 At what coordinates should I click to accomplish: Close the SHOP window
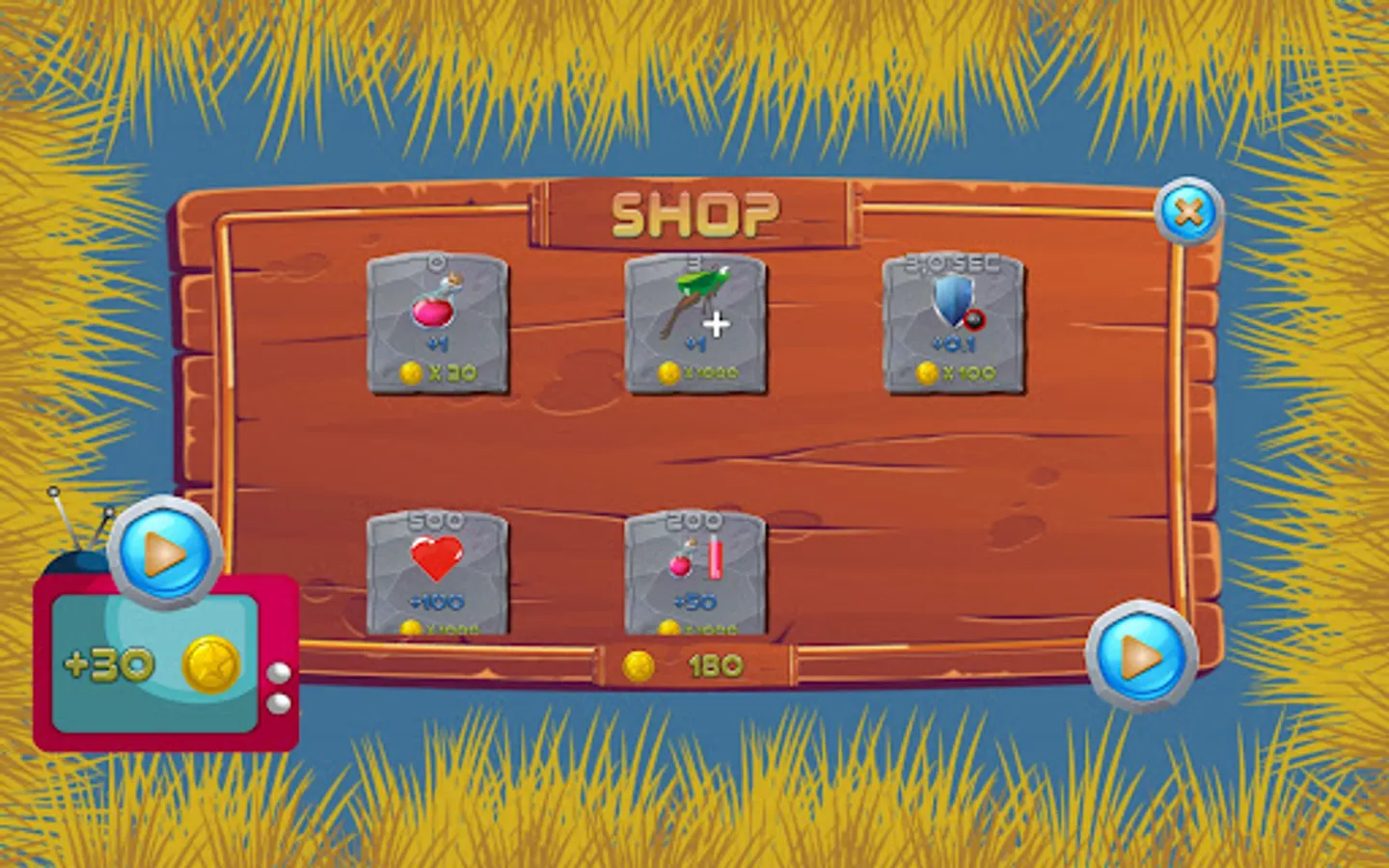[1186, 210]
